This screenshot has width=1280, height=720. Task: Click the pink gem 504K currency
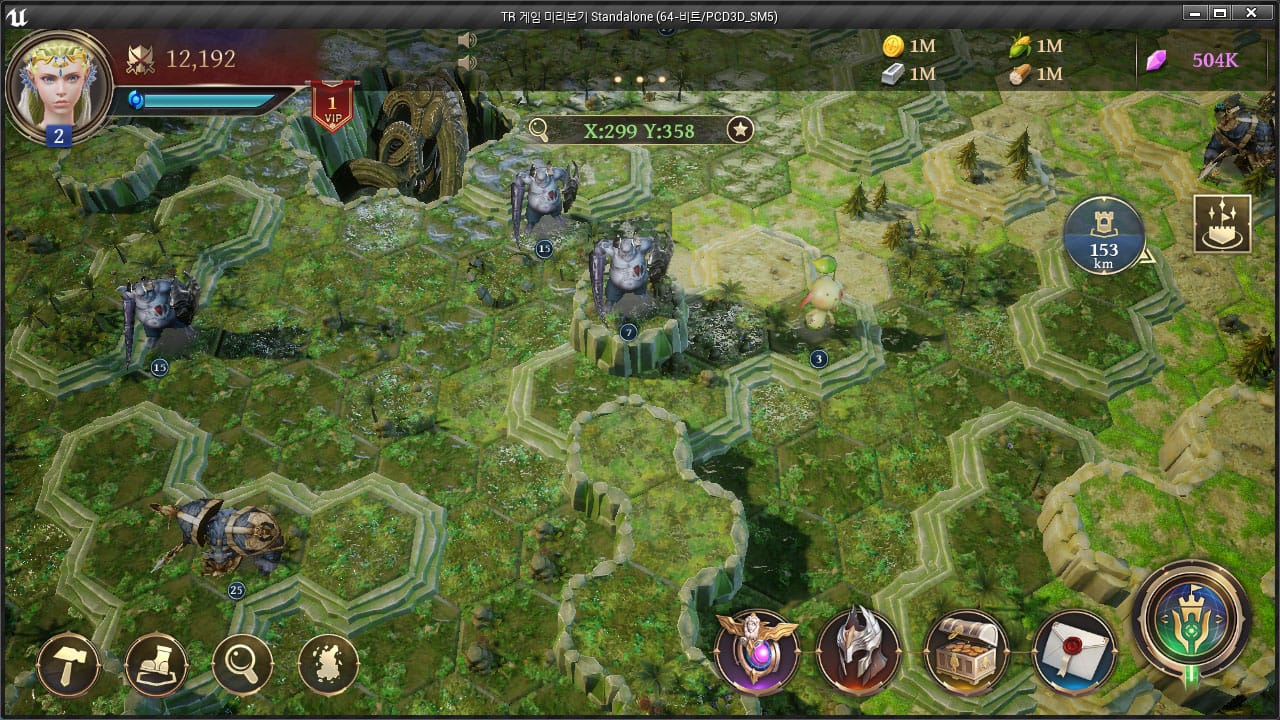pyautogui.click(x=1198, y=60)
